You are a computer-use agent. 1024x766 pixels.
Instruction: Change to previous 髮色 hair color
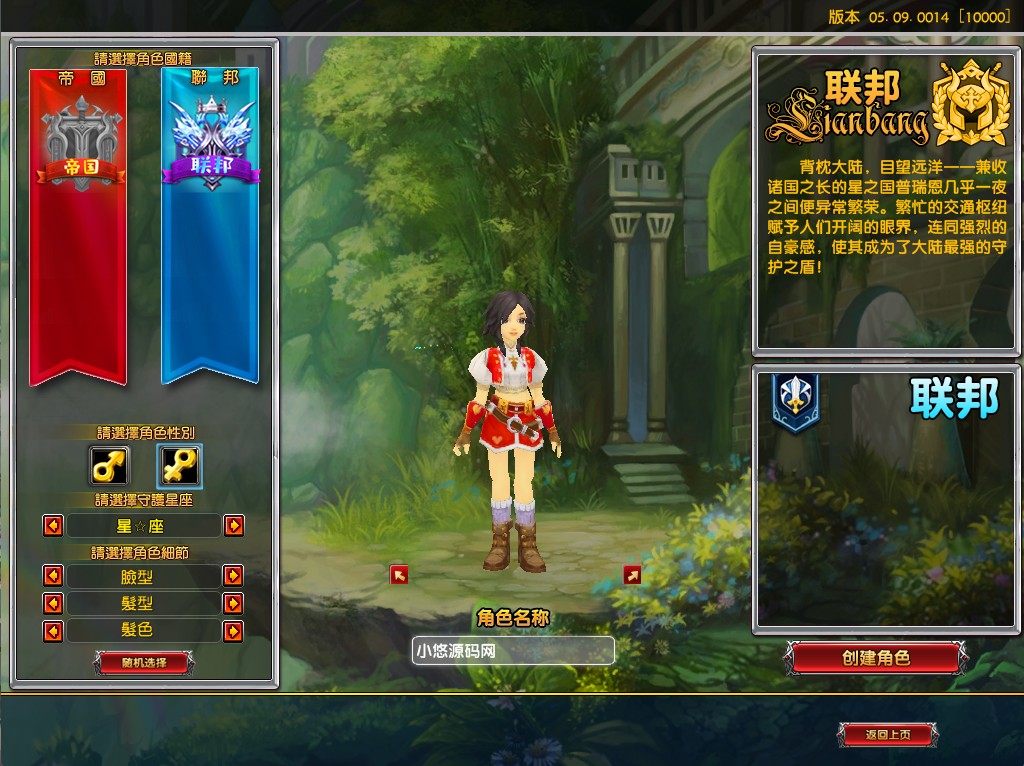coord(53,631)
